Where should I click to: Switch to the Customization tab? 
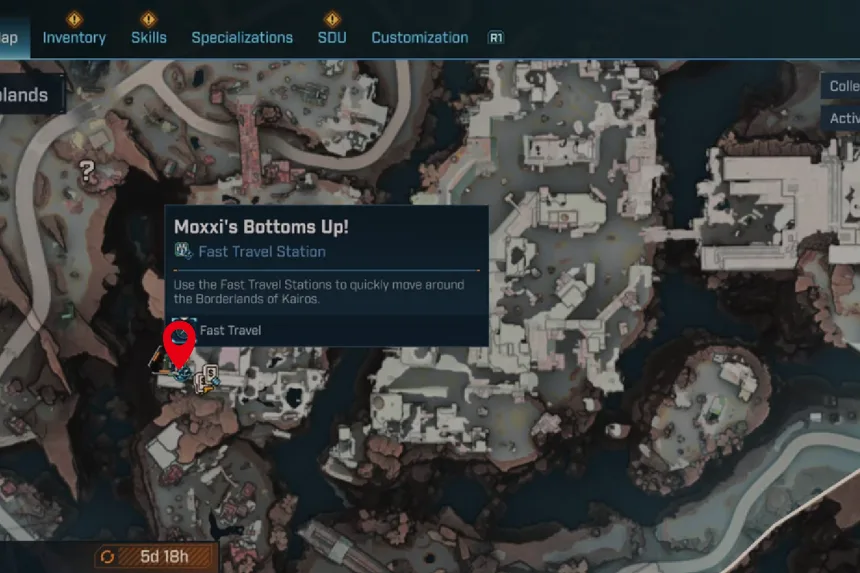[420, 38]
